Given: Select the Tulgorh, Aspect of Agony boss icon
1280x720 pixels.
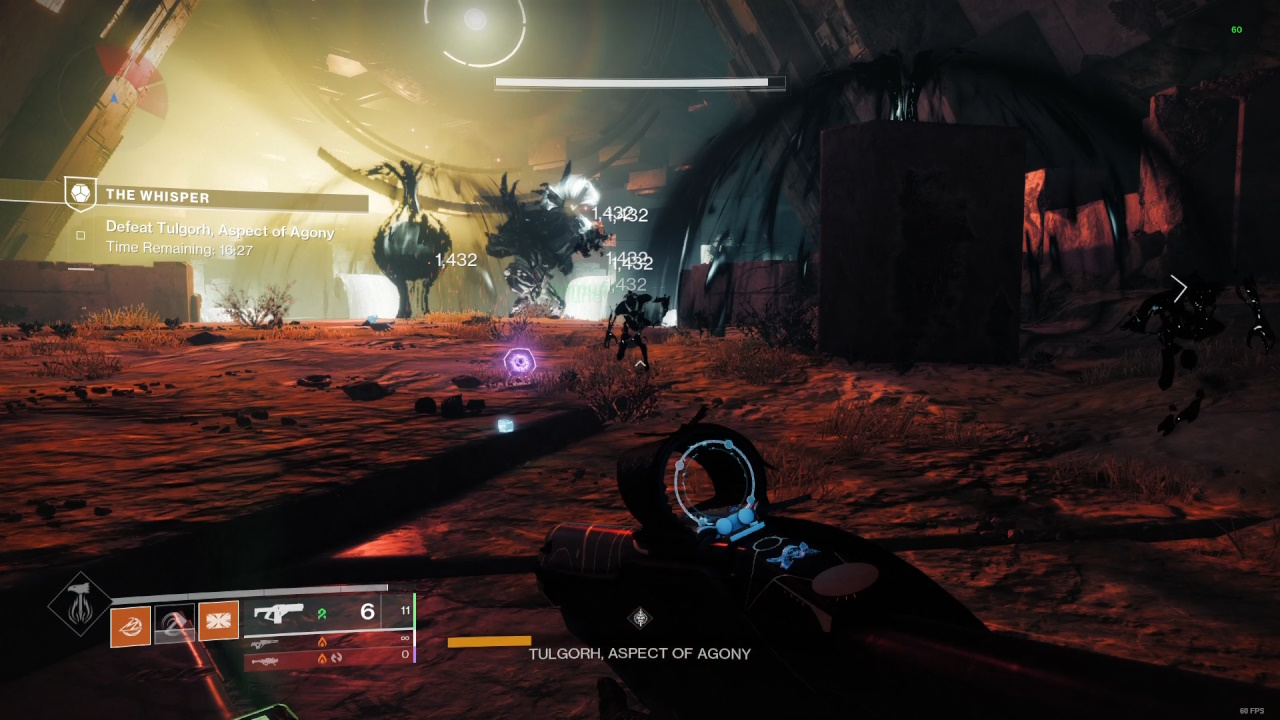Looking at the screenshot, I should click(639, 618).
